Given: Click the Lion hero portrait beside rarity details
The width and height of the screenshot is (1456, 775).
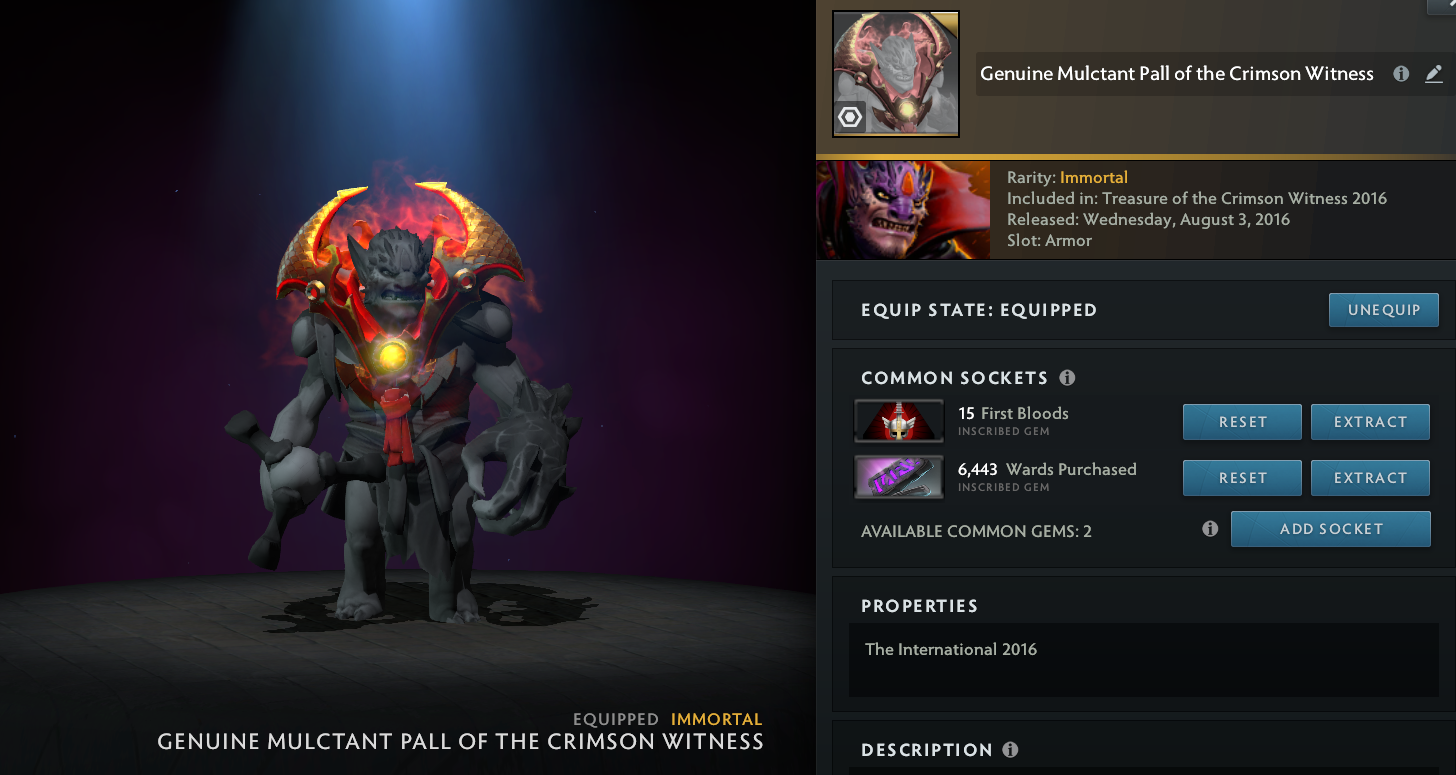Looking at the screenshot, I should [x=903, y=210].
